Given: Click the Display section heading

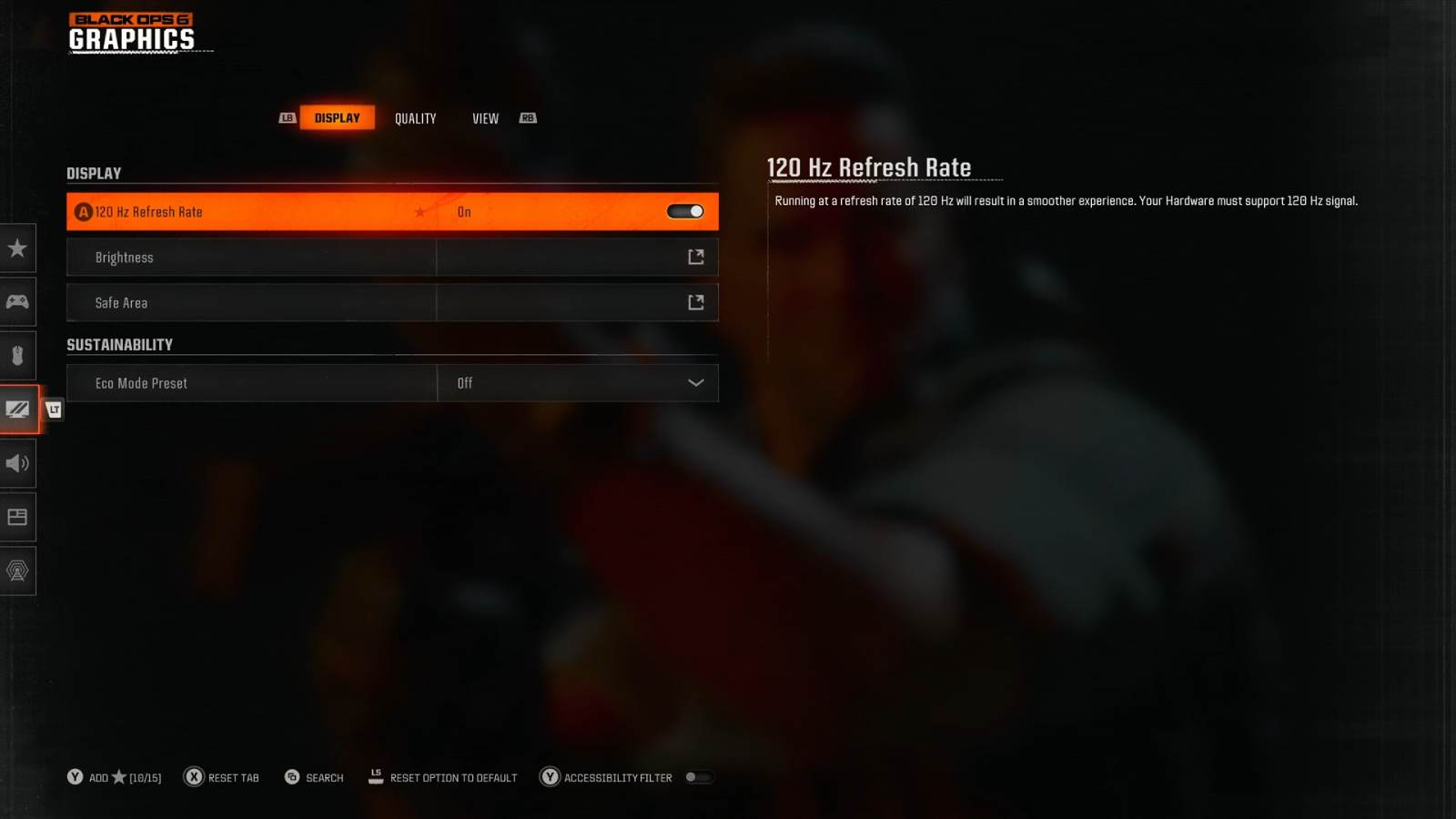Looking at the screenshot, I should pos(94,173).
